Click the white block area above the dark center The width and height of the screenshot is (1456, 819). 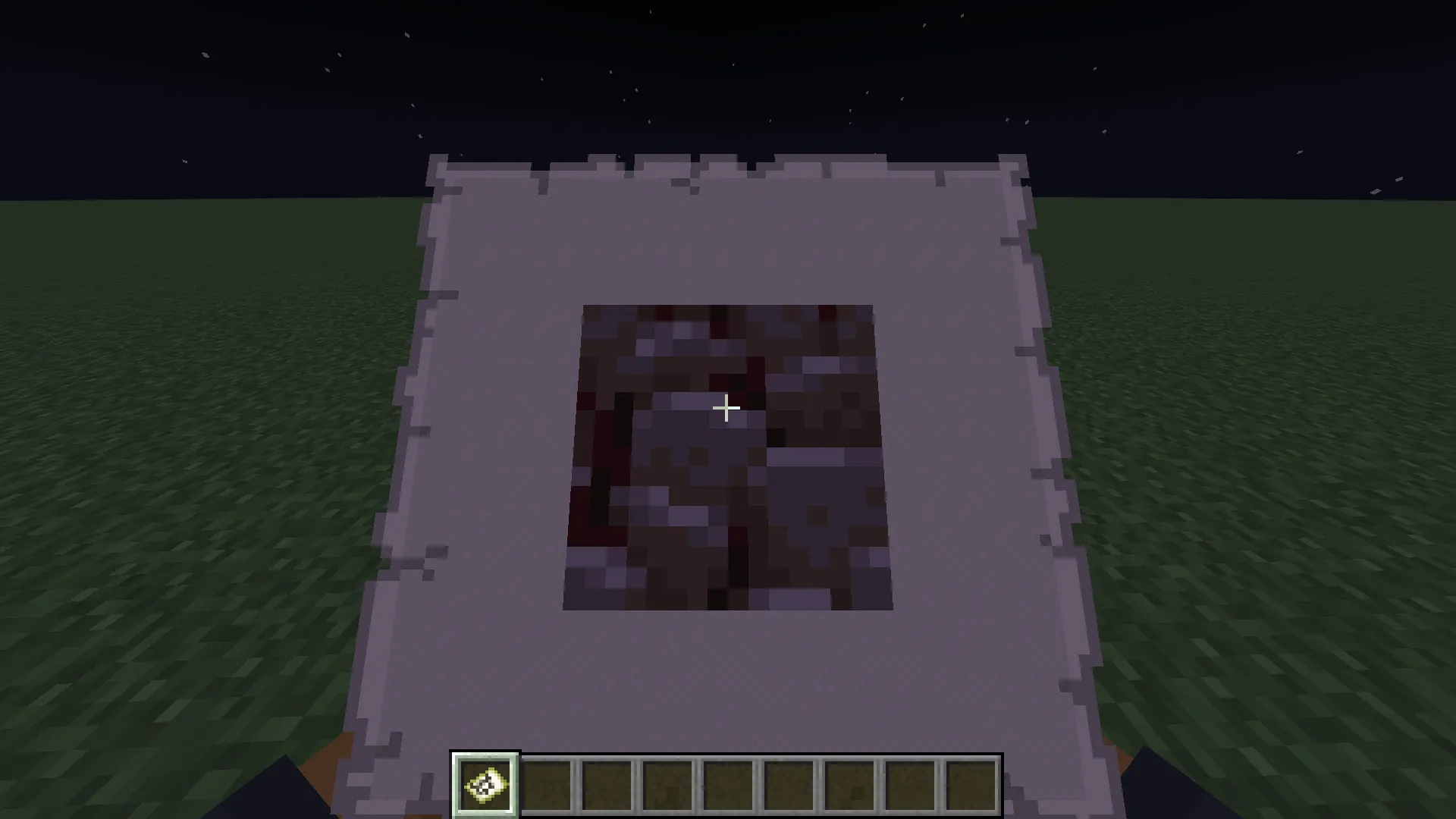pyautogui.click(x=728, y=243)
